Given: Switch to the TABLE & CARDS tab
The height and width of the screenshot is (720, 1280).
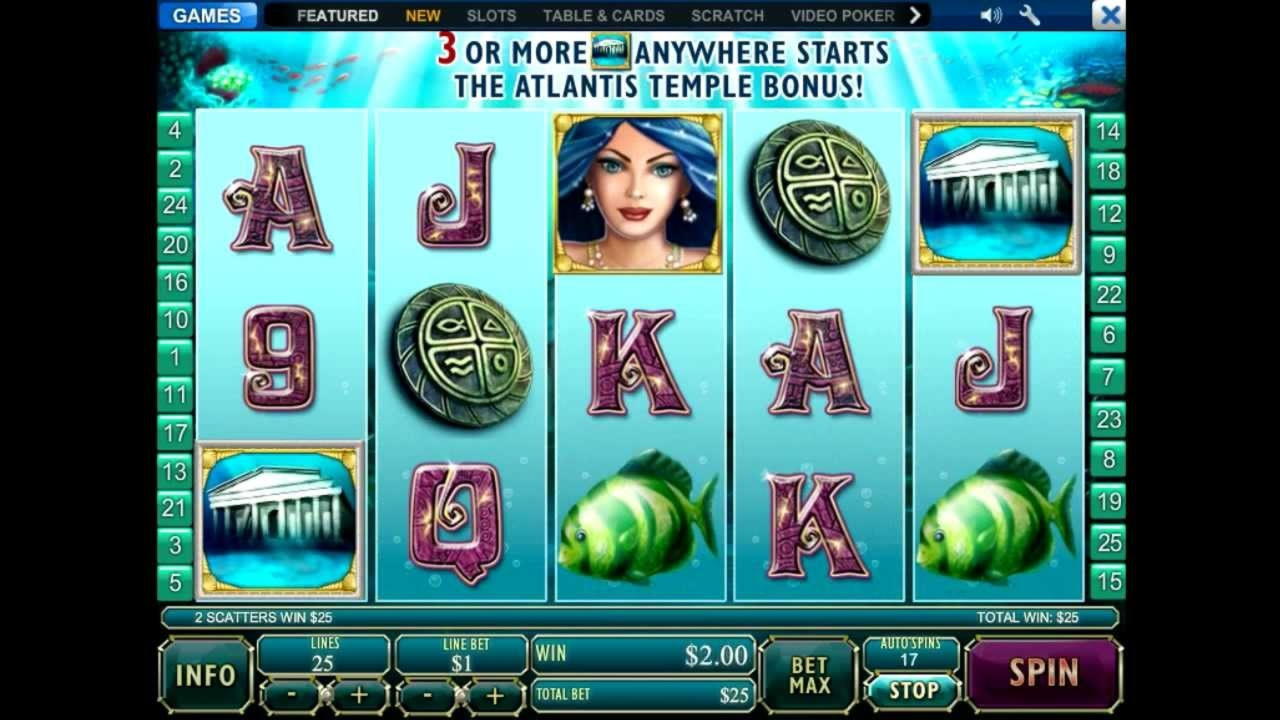Looking at the screenshot, I should coord(603,16).
